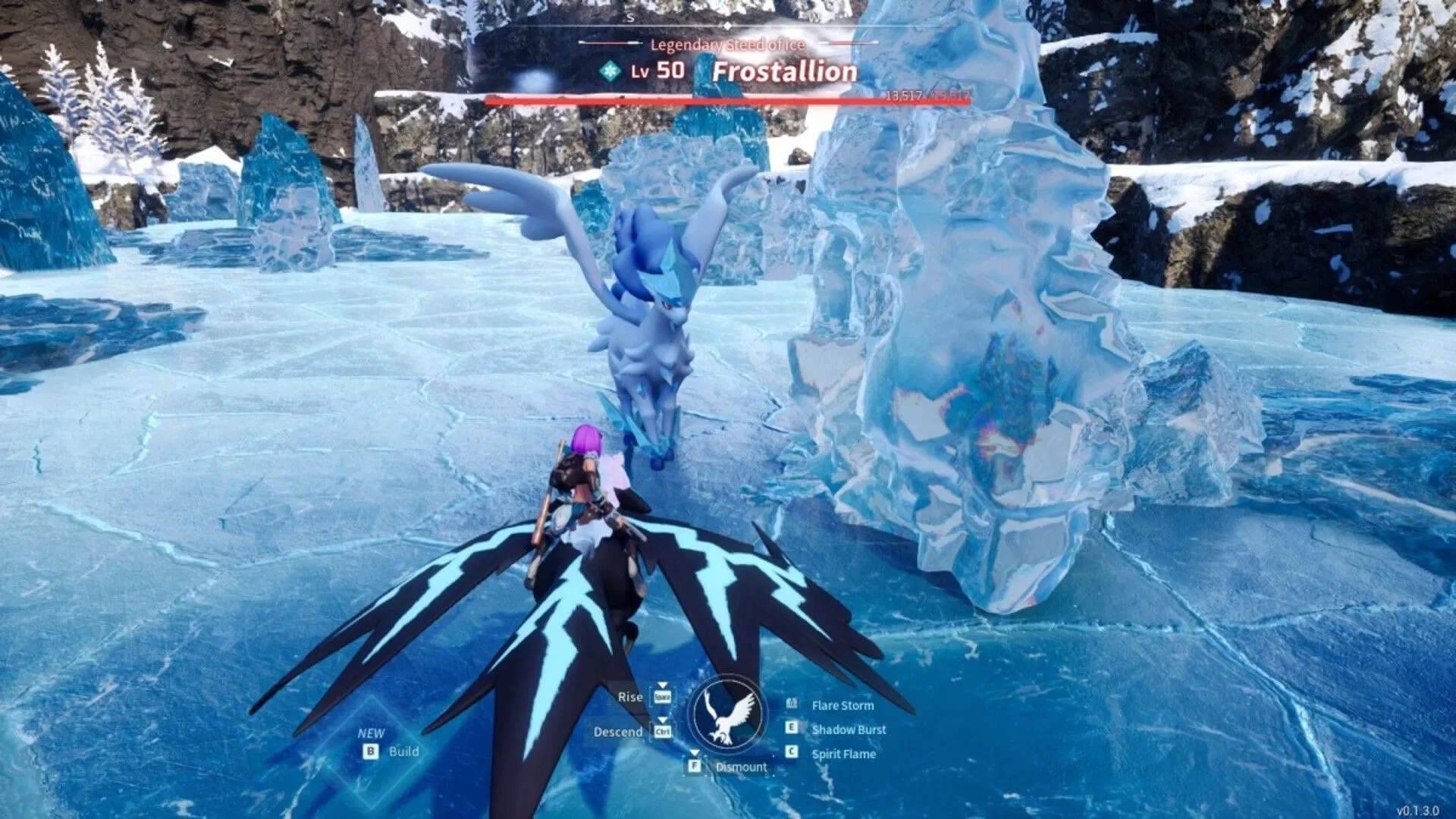The width and height of the screenshot is (1456, 819).
Task: Click Frostallion's ice element icon
Action: (x=610, y=71)
